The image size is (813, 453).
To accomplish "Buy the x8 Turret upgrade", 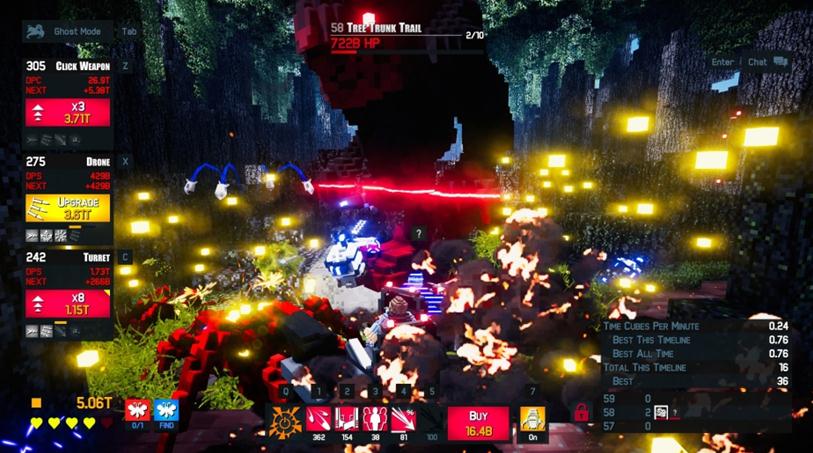I will coord(67,304).
